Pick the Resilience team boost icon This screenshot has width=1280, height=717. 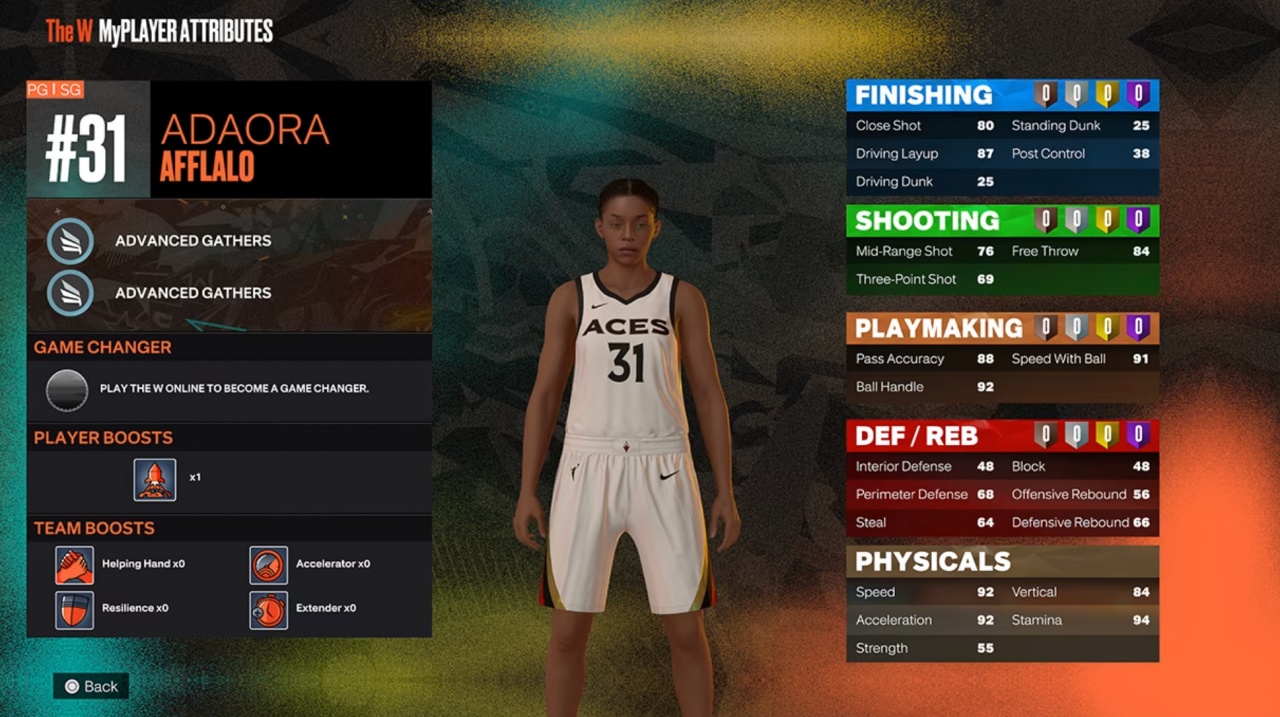click(75, 609)
